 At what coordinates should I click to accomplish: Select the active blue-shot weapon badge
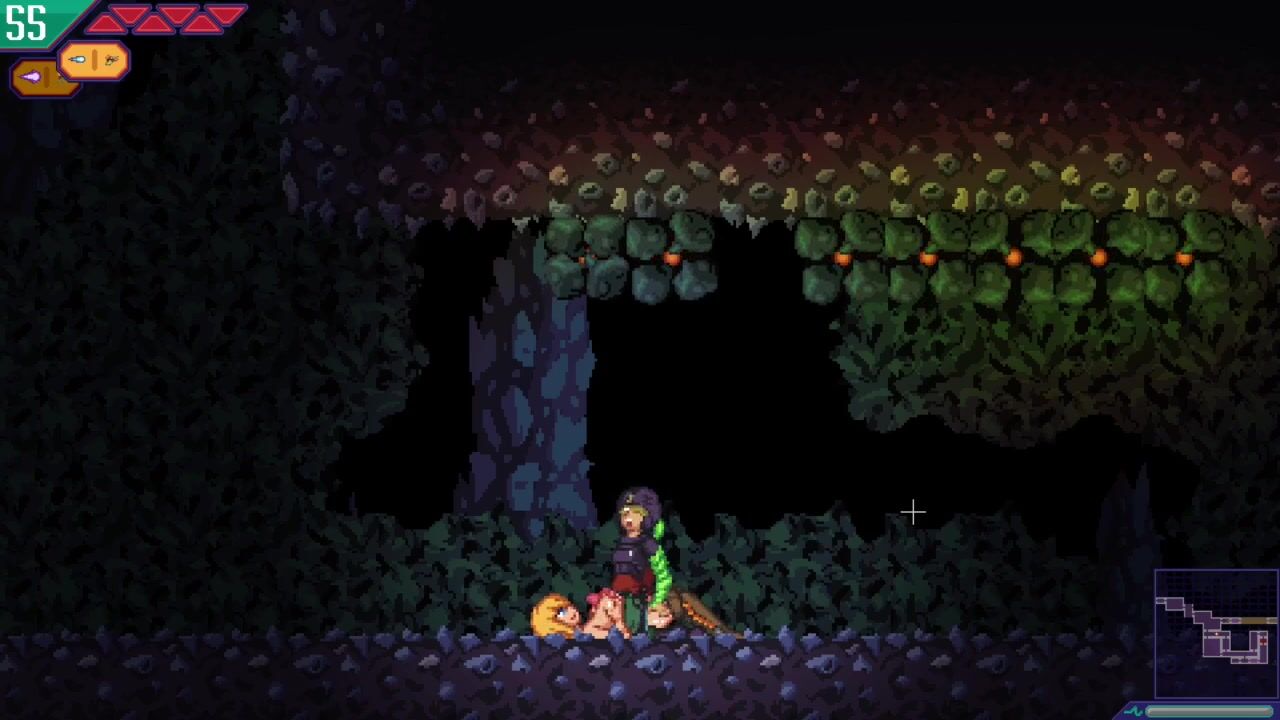93,61
